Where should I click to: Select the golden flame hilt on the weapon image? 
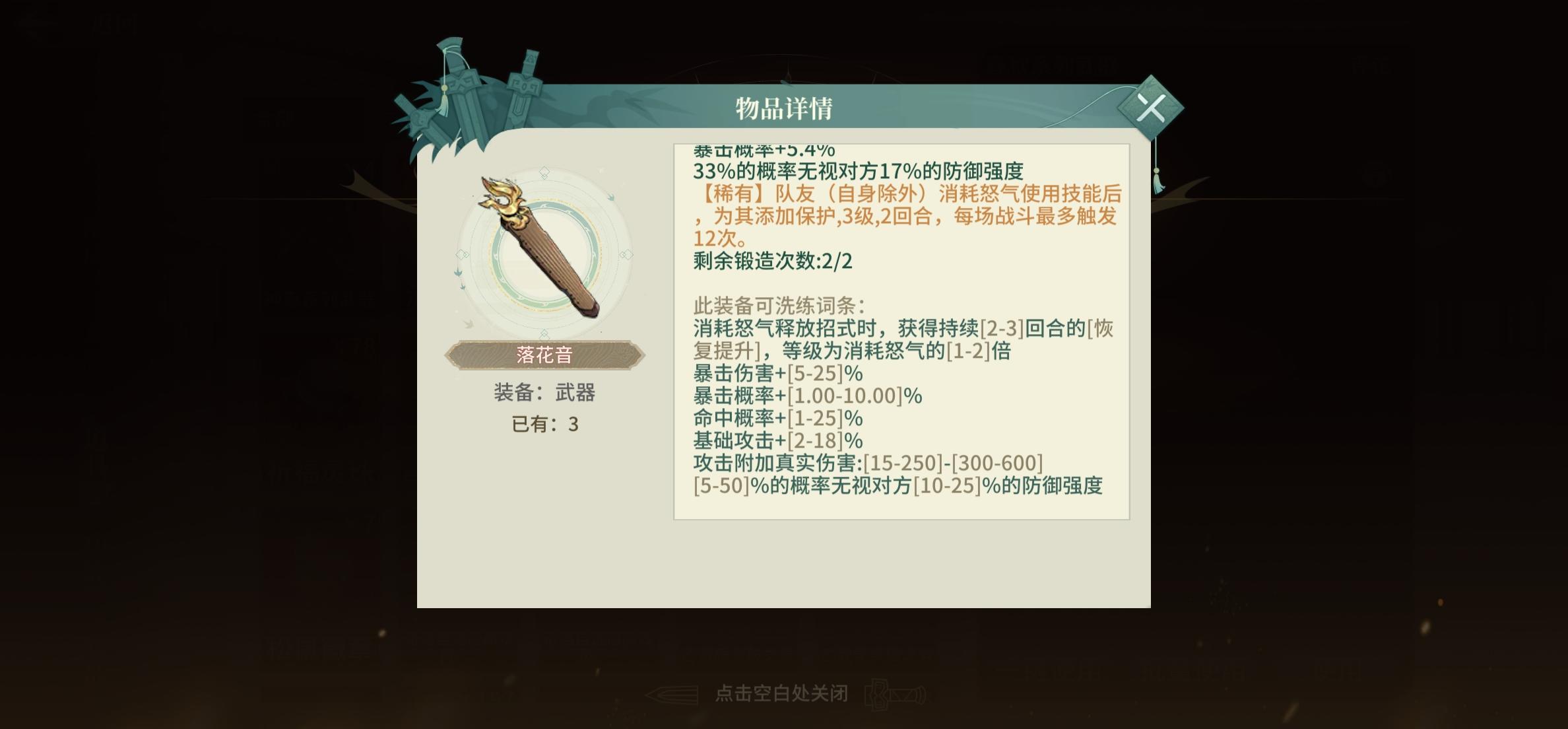pyautogui.click(x=503, y=198)
